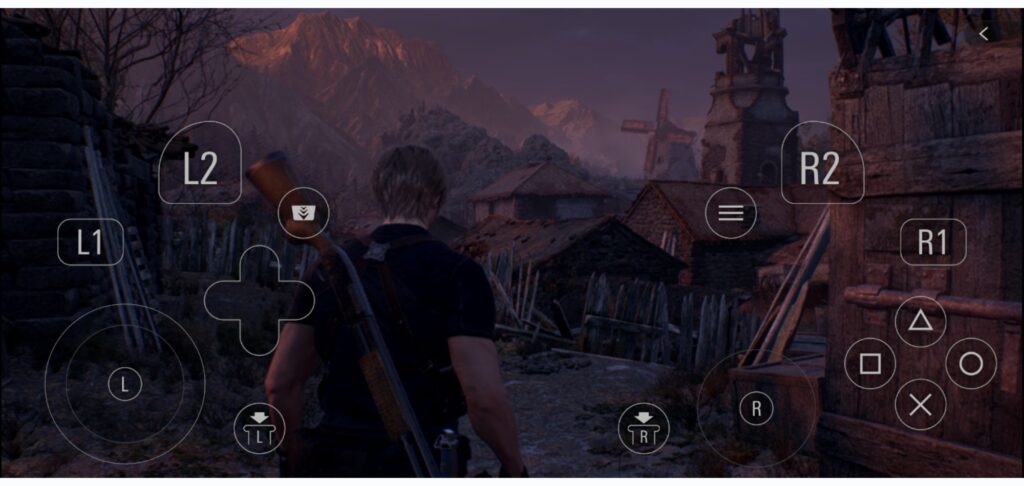Tap the center of the D-pad cross
This screenshot has height=486, width=1024.
click(x=259, y=300)
